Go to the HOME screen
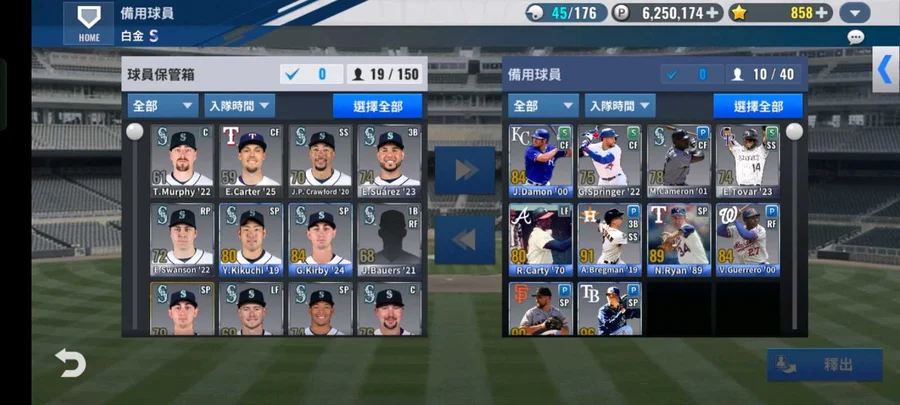Screen dimensions: 900x405 pos(88,22)
